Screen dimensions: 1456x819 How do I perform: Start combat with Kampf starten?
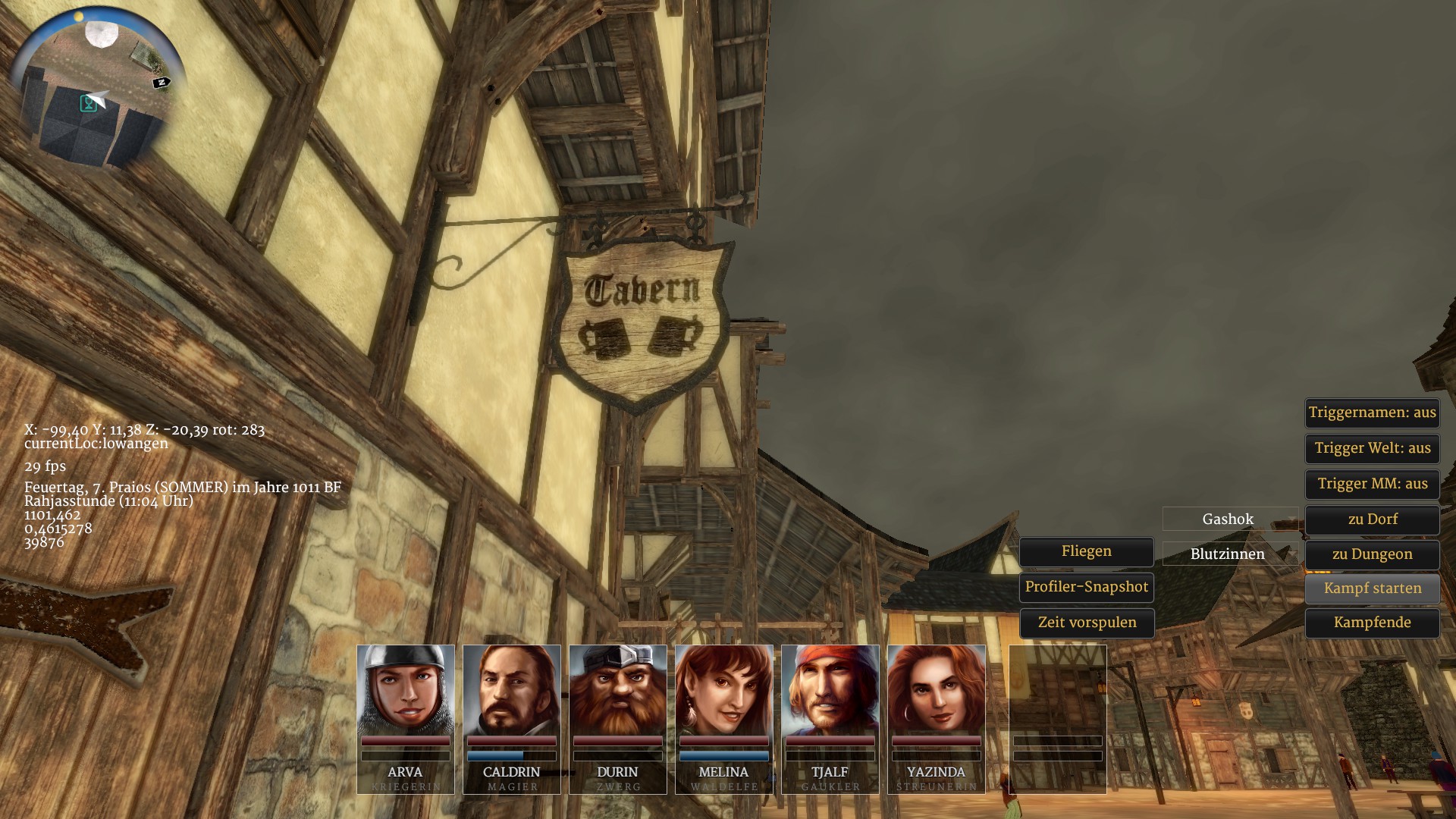(1372, 589)
